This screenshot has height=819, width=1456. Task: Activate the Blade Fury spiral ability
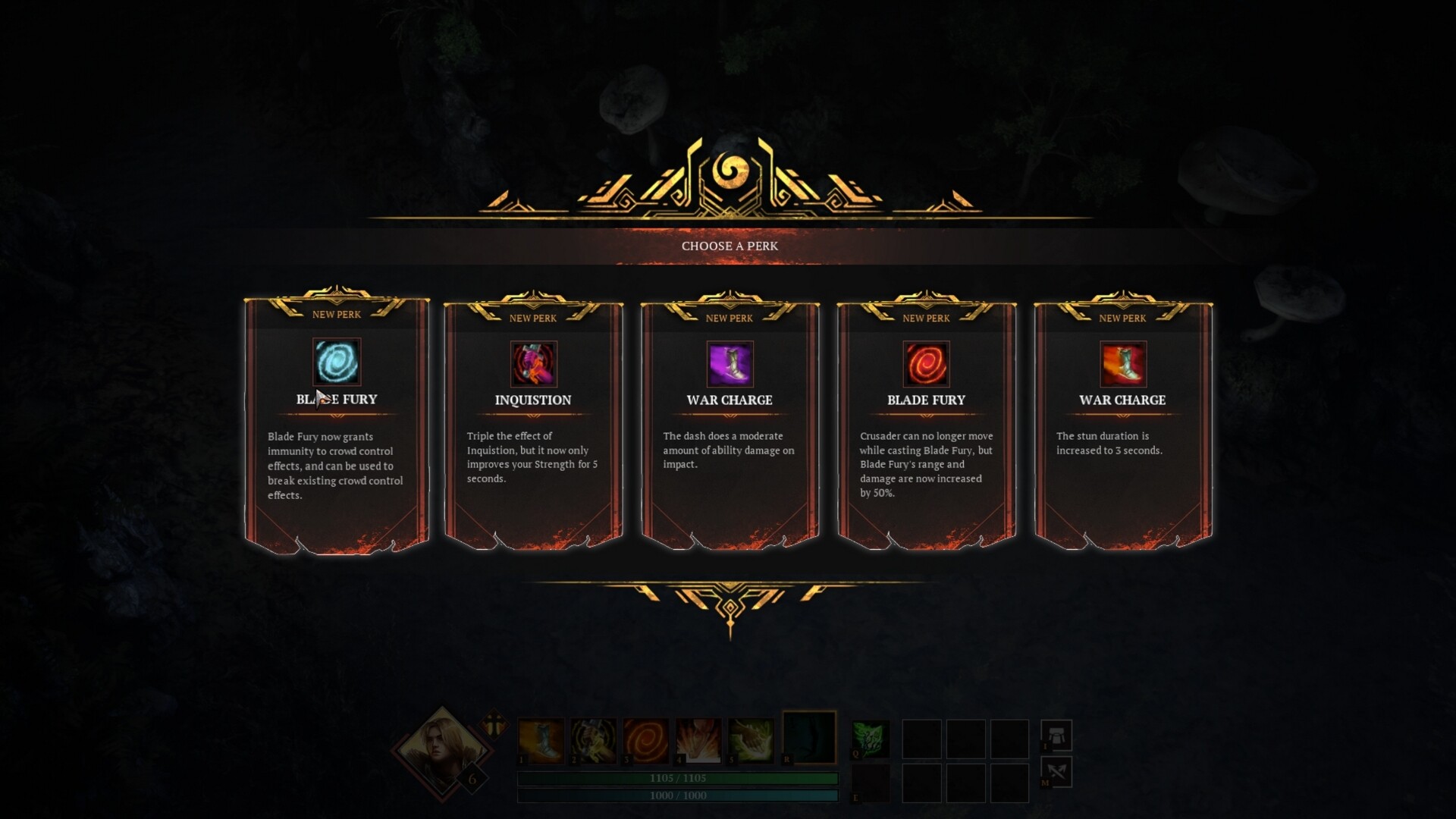coord(646,740)
